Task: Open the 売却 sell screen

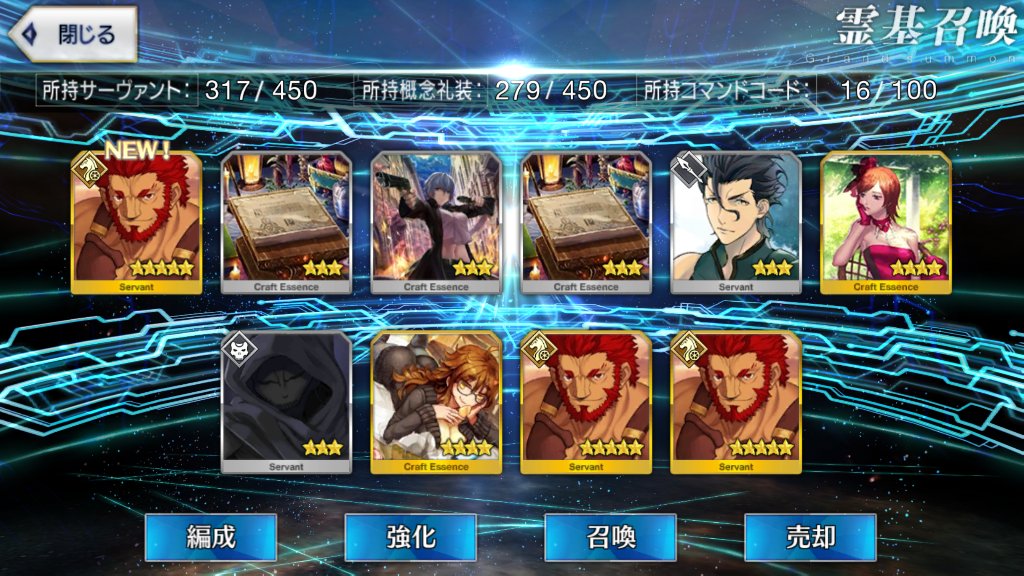Action: [x=810, y=537]
